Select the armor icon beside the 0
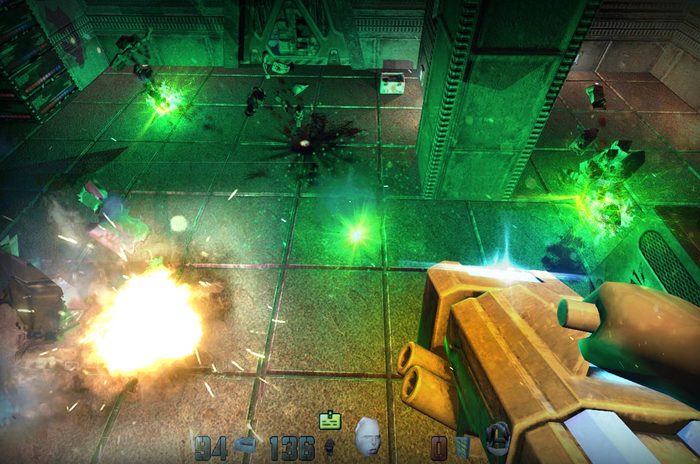 pos(462,446)
